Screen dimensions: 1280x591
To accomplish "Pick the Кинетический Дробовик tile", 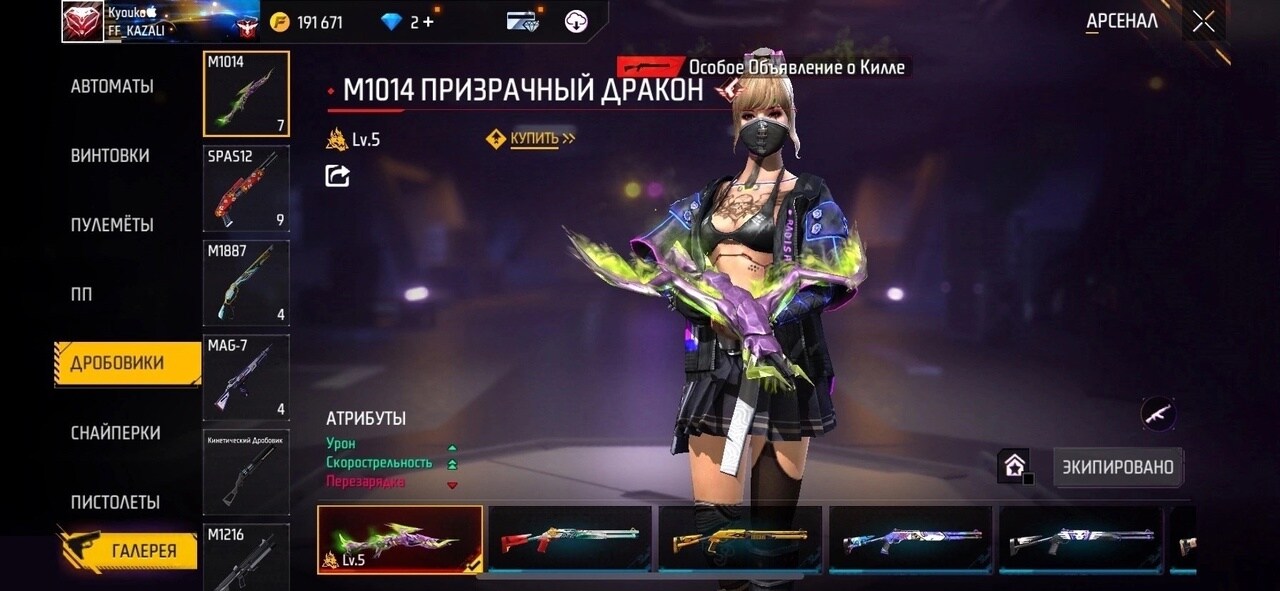I will click(x=246, y=472).
